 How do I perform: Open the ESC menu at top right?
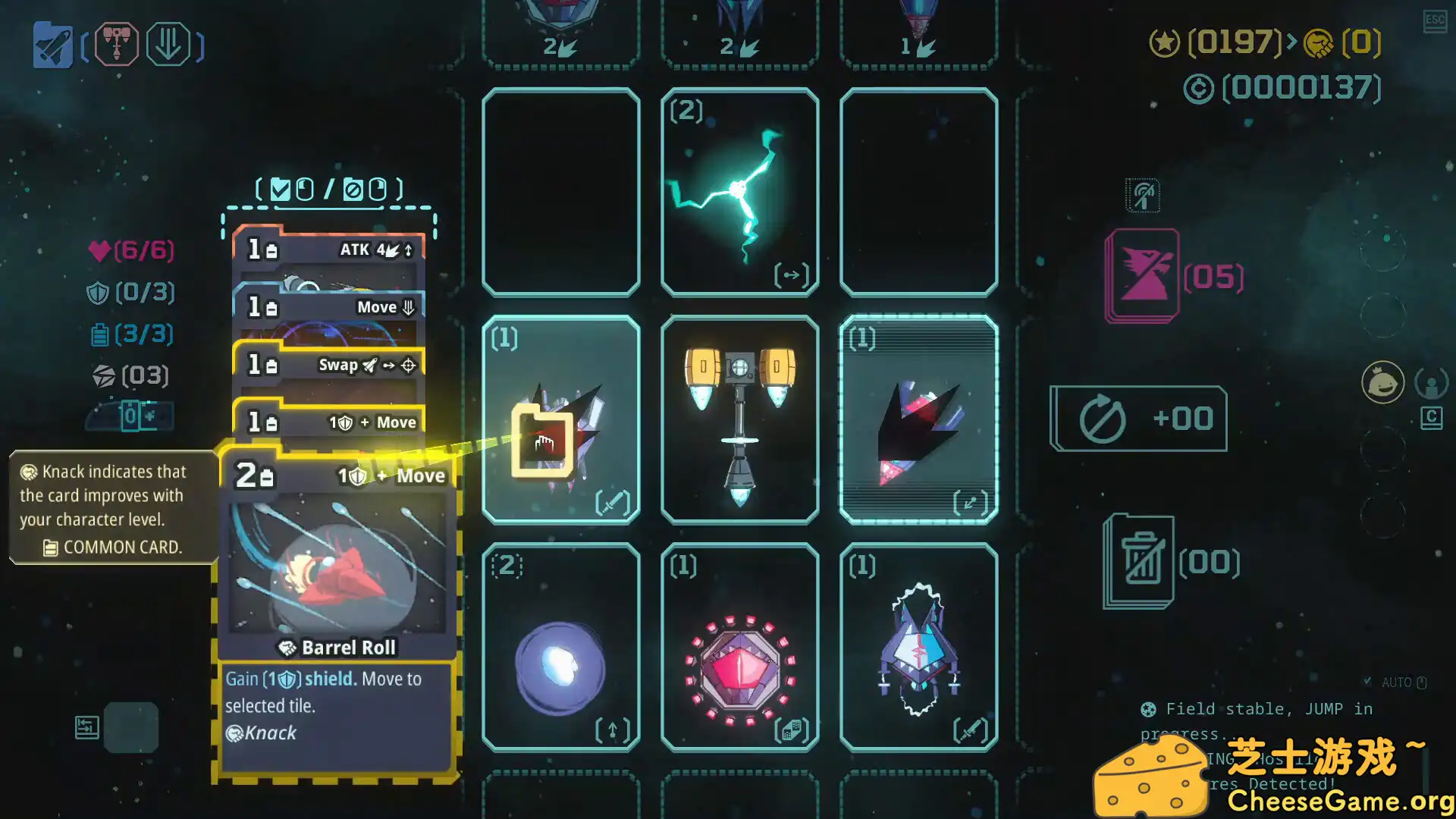point(1434,23)
